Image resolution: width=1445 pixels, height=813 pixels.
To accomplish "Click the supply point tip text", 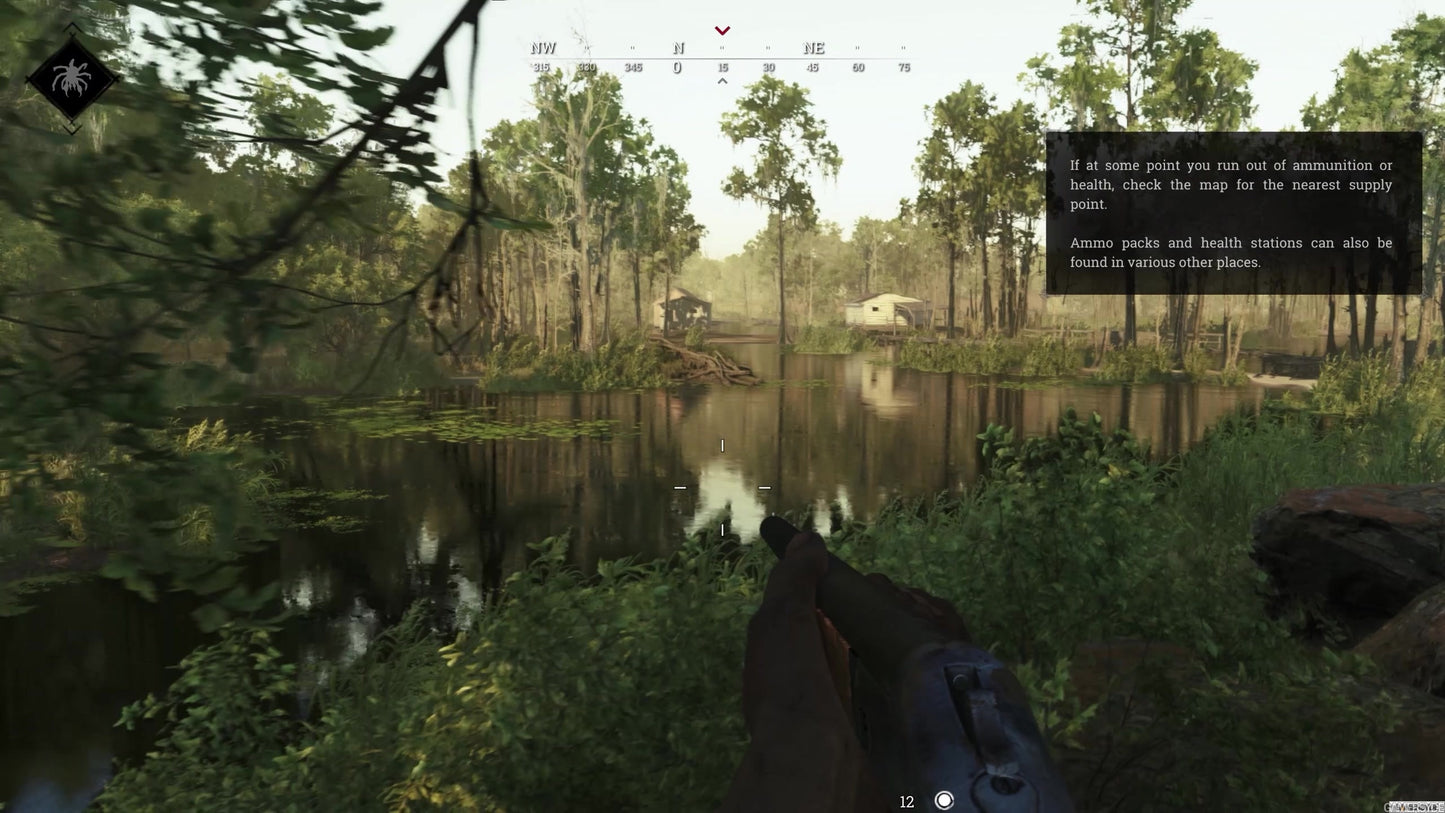I will (x=1231, y=183).
